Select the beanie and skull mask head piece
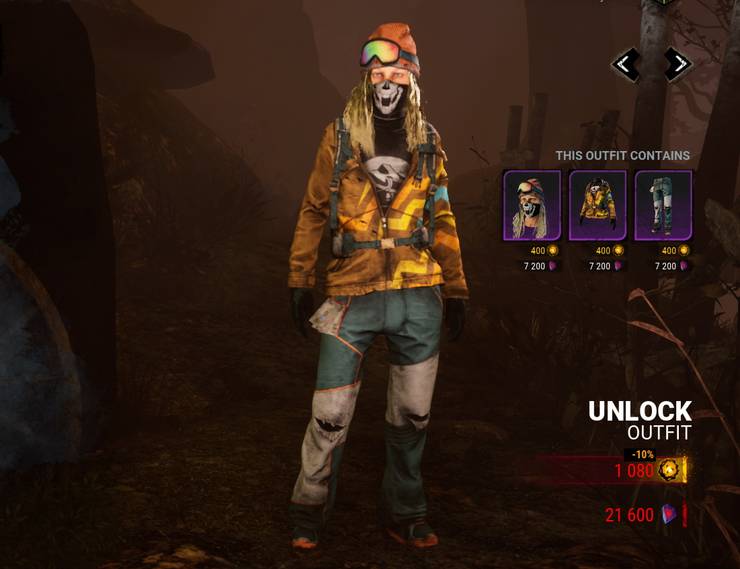 [532, 206]
